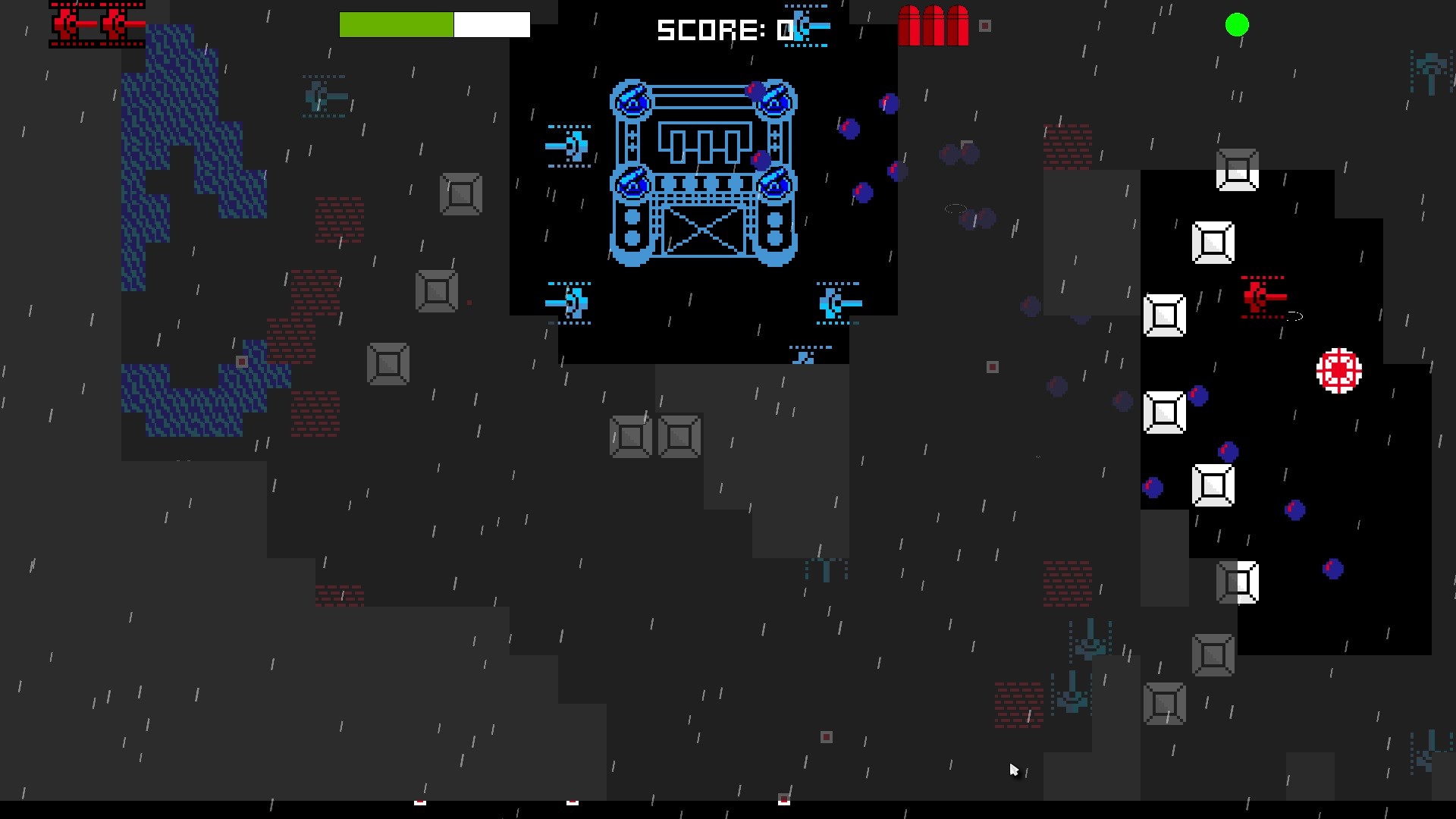This screenshot has height=819, width=1456.
Task: Select the teal turret in the upper-left field
Action: pos(325,97)
